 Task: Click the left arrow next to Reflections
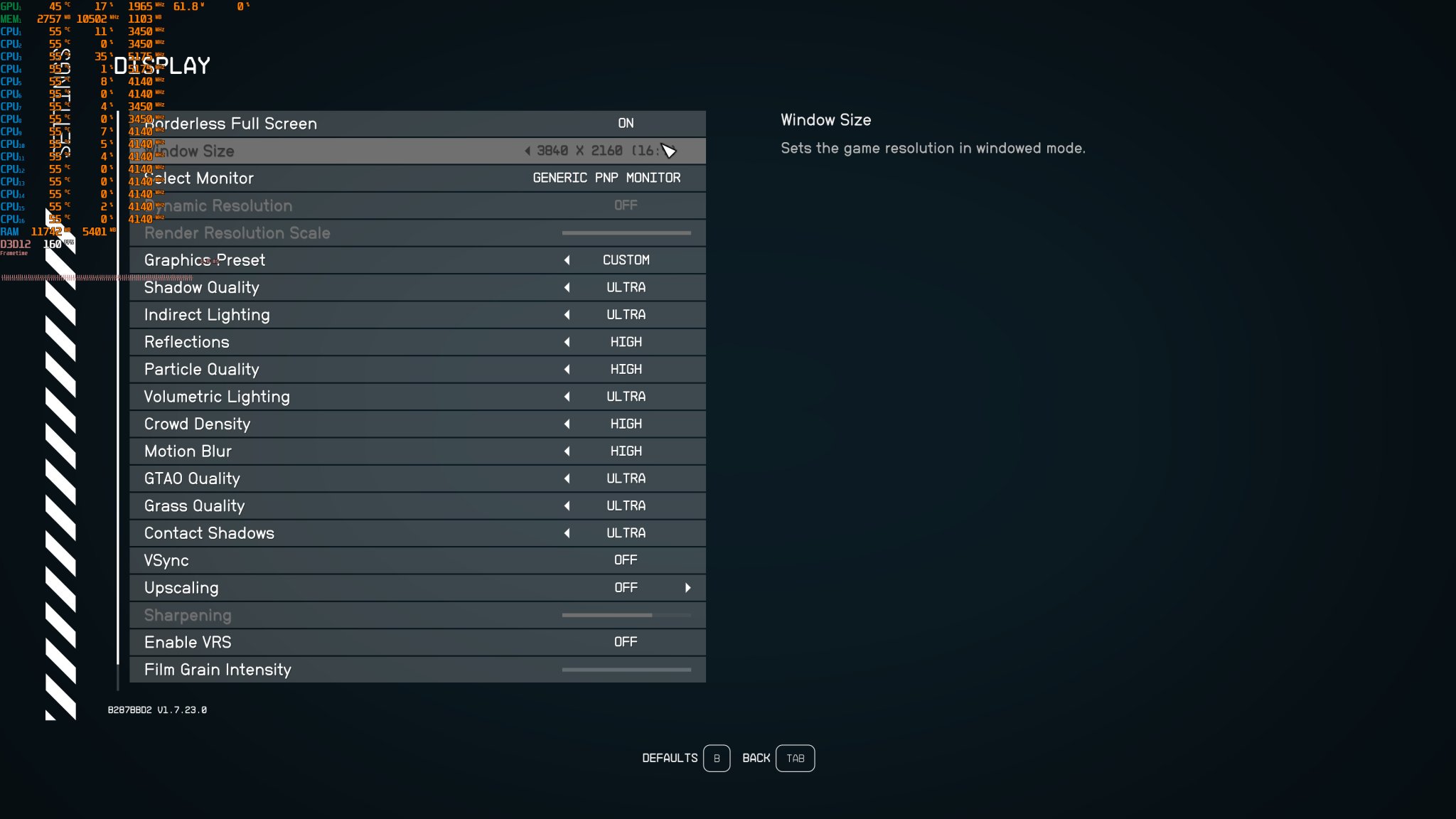pyautogui.click(x=567, y=342)
